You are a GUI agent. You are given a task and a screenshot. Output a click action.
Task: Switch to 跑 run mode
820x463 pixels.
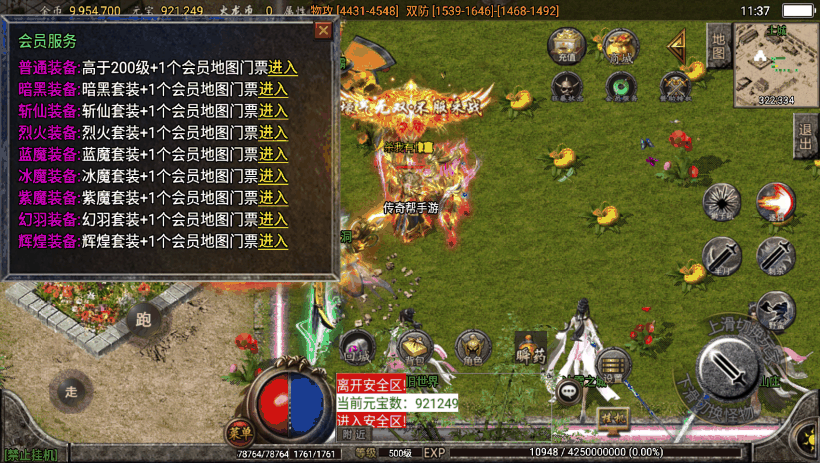(x=143, y=319)
